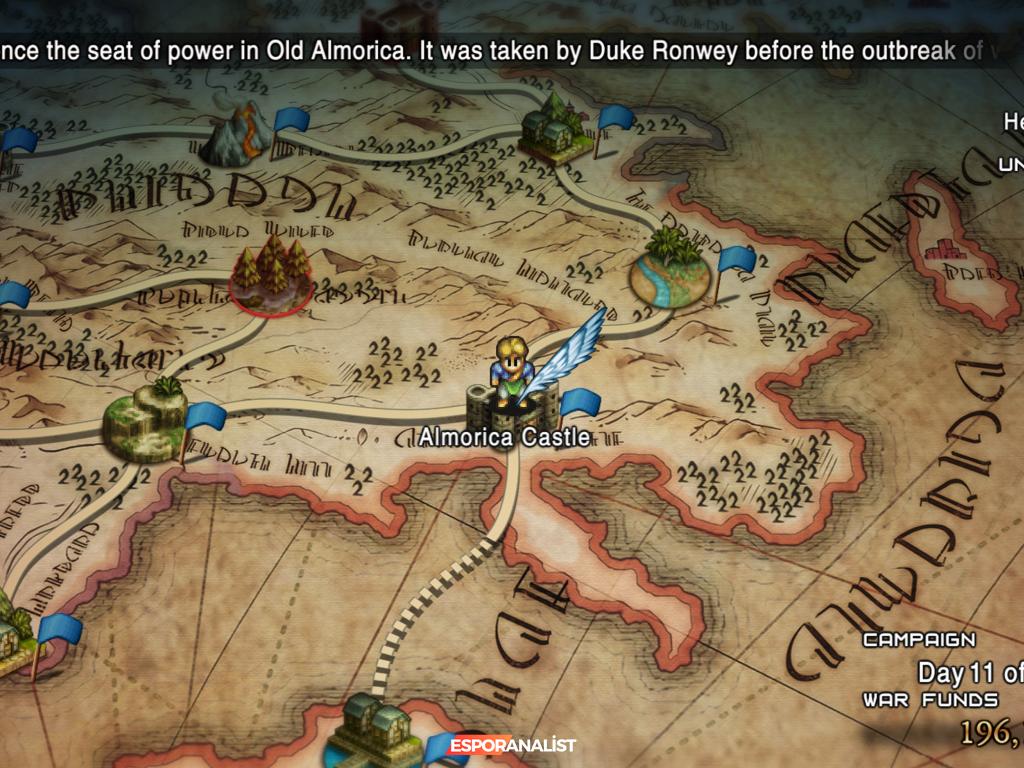Pick the green-roofed town node
This screenshot has width=1024, height=768.
coord(555,128)
